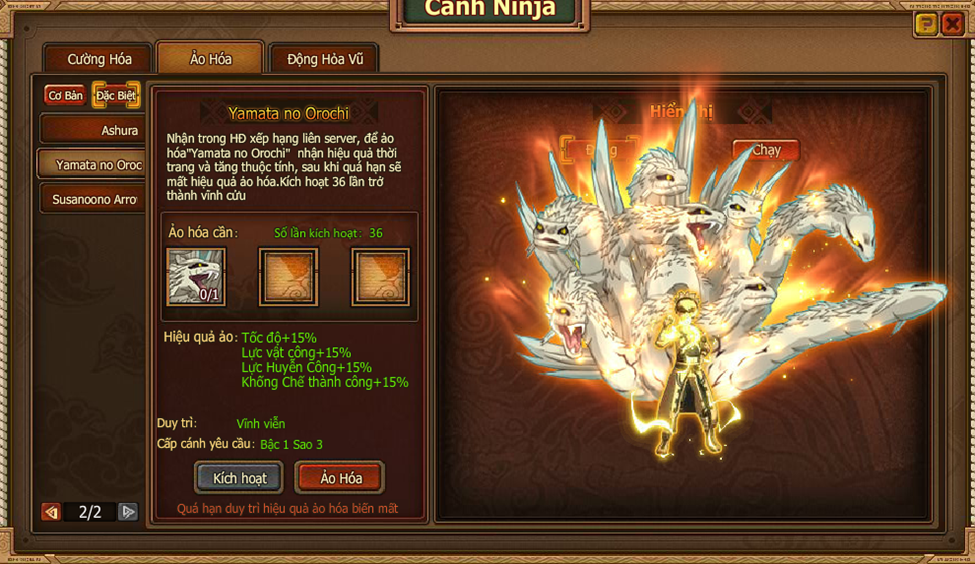Go to the Động Hỏa Vũ tab
The width and height of the screenshot is (975, 564).
click(325, 59)
